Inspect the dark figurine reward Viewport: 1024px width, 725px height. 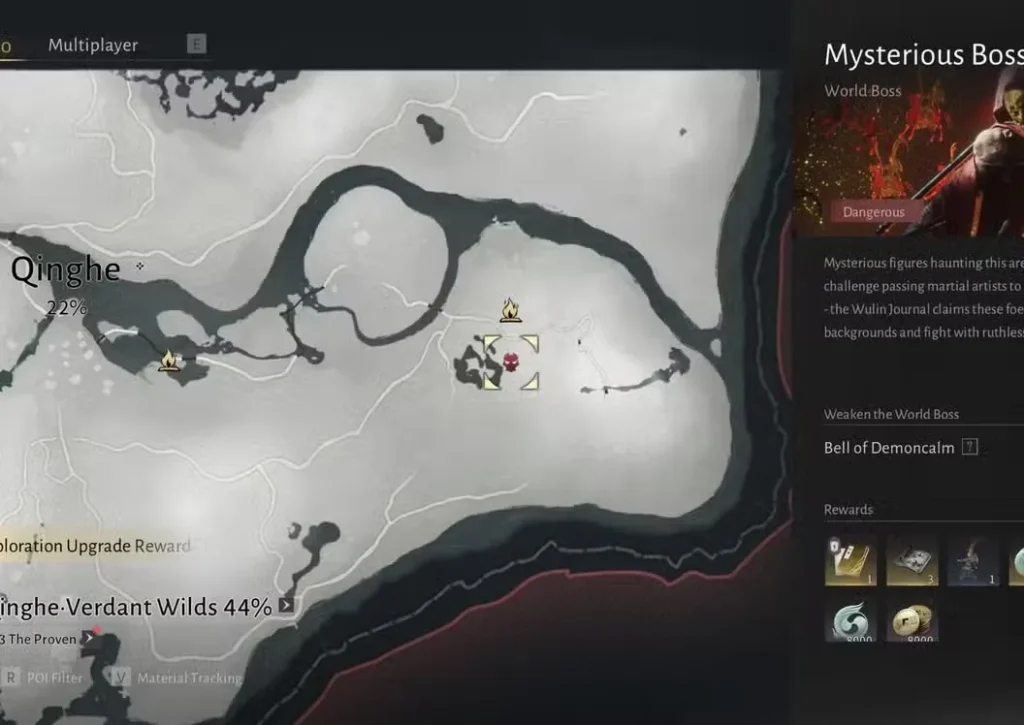(x=972, y=560)
